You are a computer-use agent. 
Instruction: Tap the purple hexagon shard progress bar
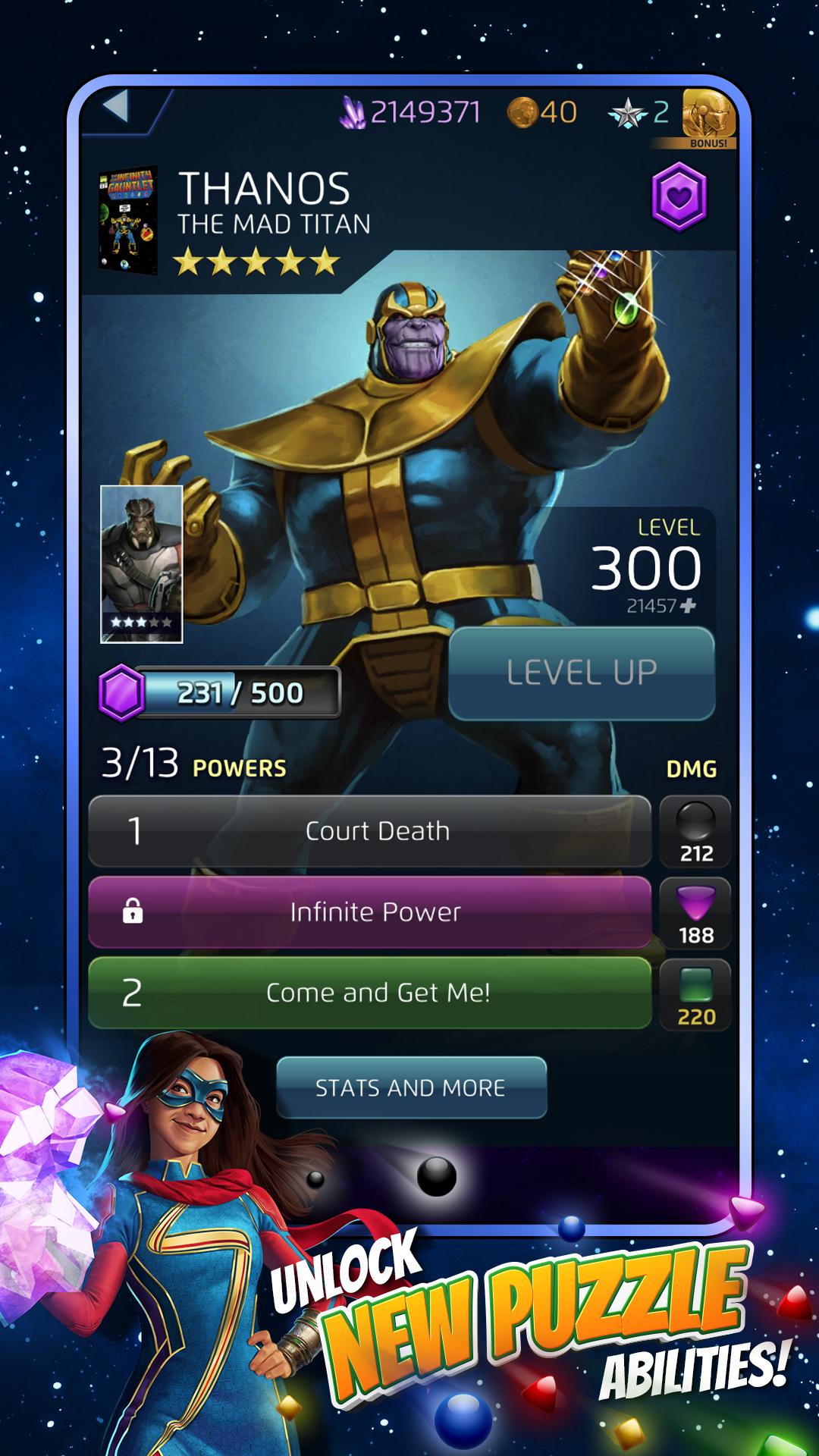220,692
